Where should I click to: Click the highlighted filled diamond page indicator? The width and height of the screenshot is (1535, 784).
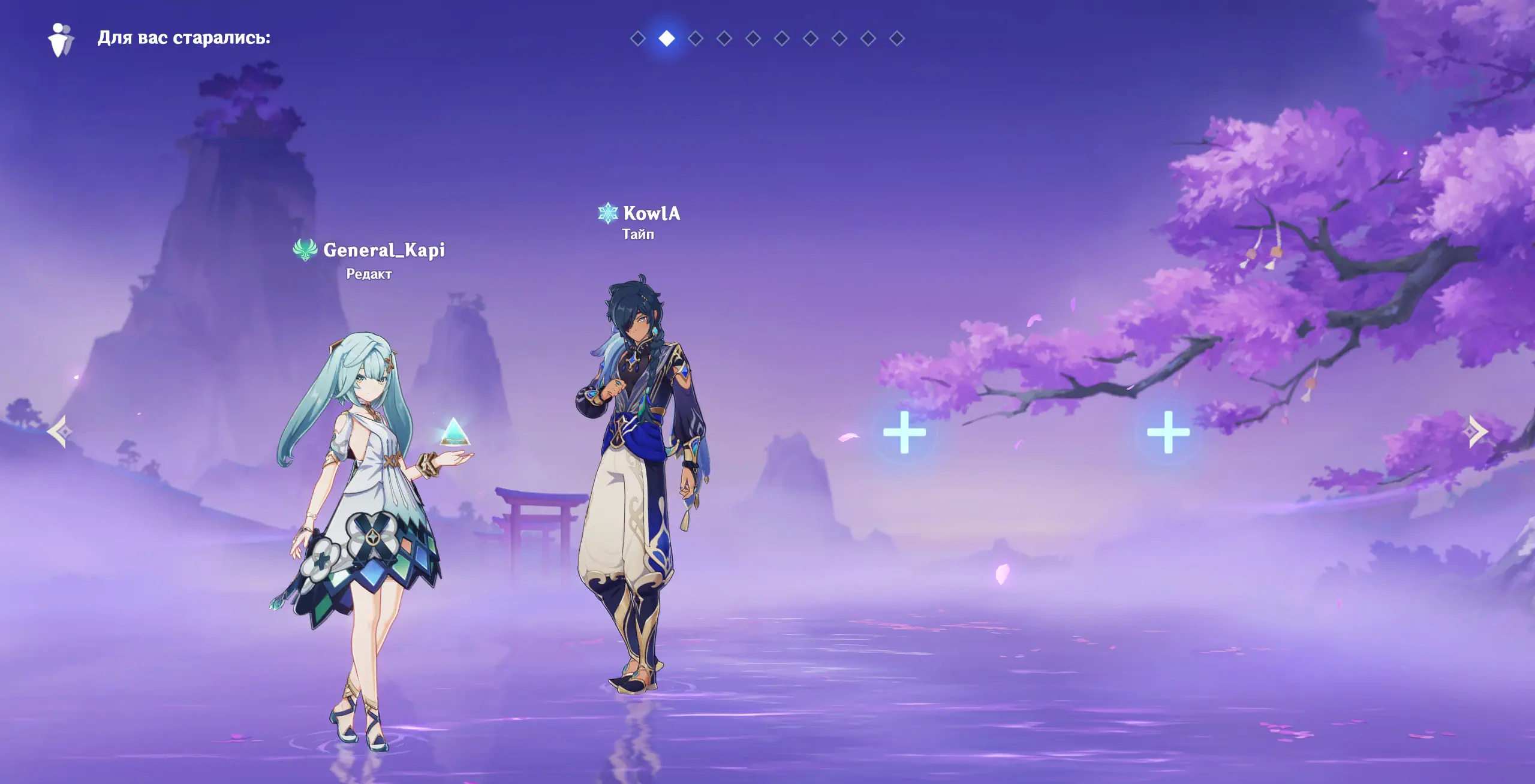pyautogui.click(x=666, y=39)
